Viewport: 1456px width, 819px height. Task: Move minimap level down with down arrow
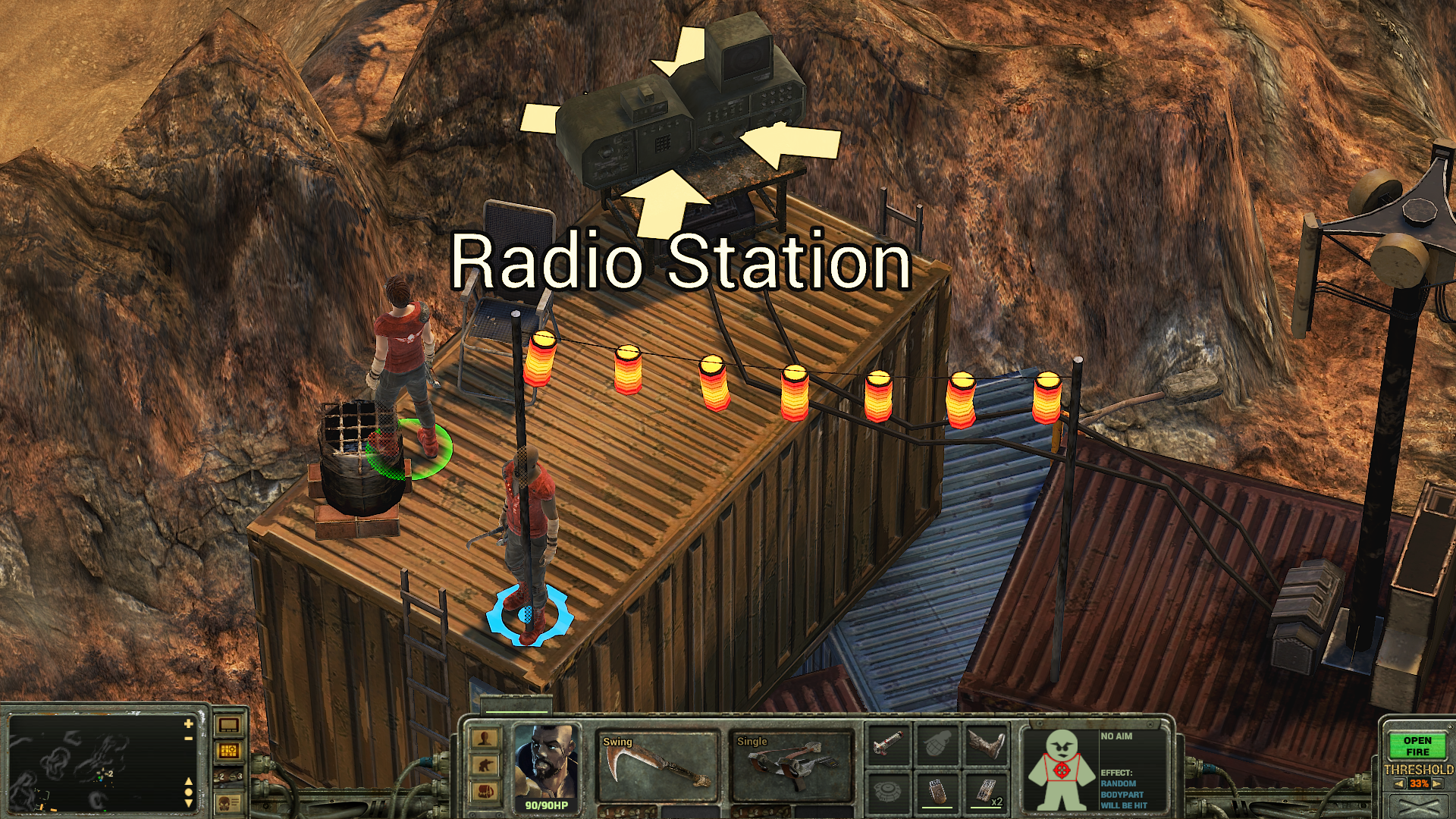pyautogui.click(x=188, y=803)
